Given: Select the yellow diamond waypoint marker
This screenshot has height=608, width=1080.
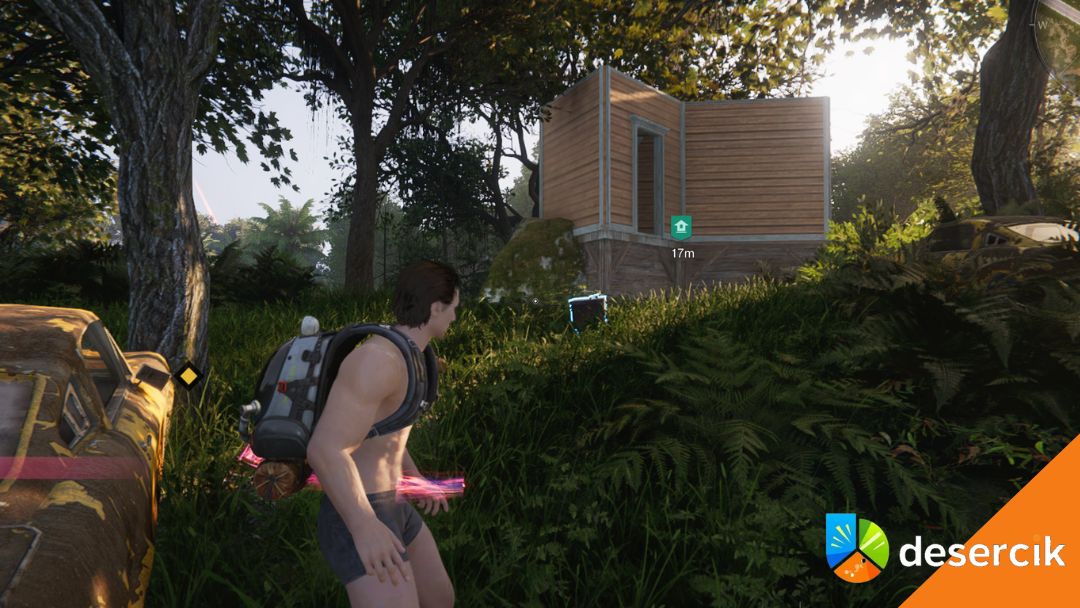Looking at the screenshot, I should (x=187, y=376).
